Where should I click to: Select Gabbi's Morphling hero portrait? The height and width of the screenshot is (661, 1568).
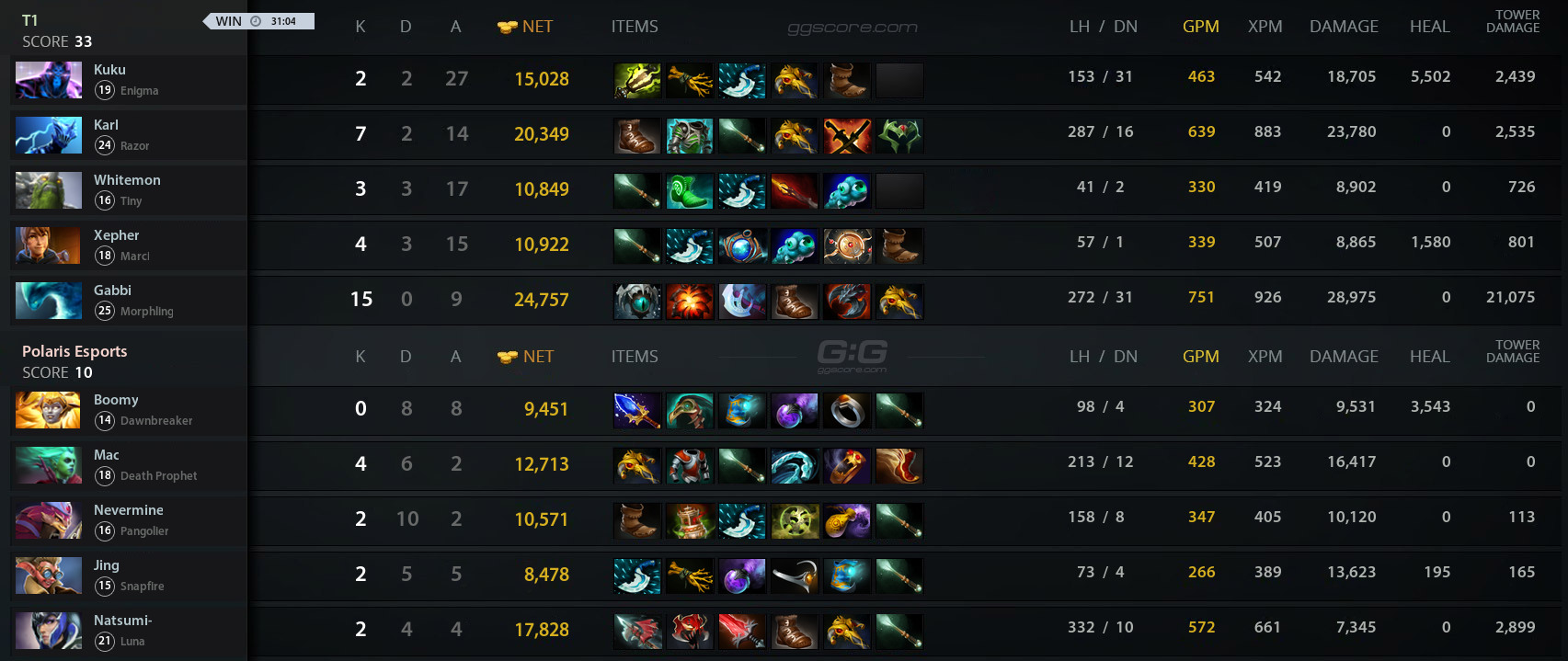(x=49, y=301)
